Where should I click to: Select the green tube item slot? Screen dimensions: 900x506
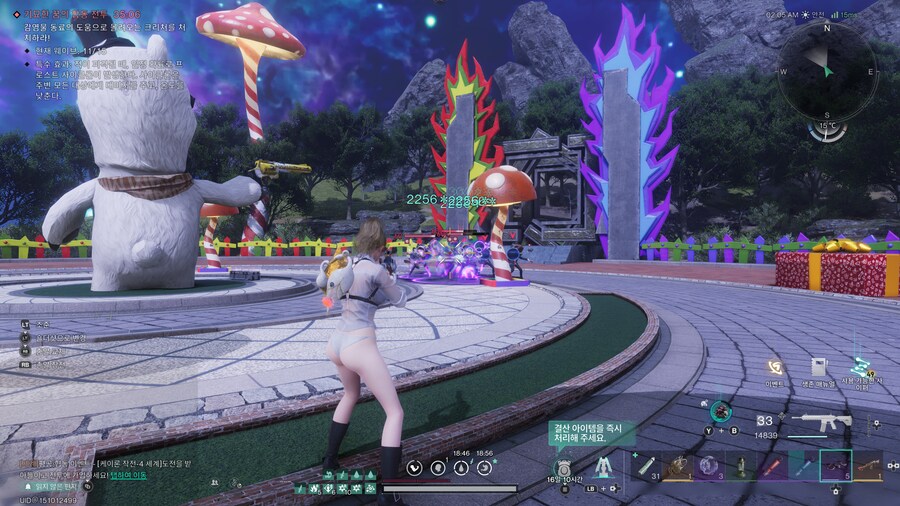click(649, 465)
